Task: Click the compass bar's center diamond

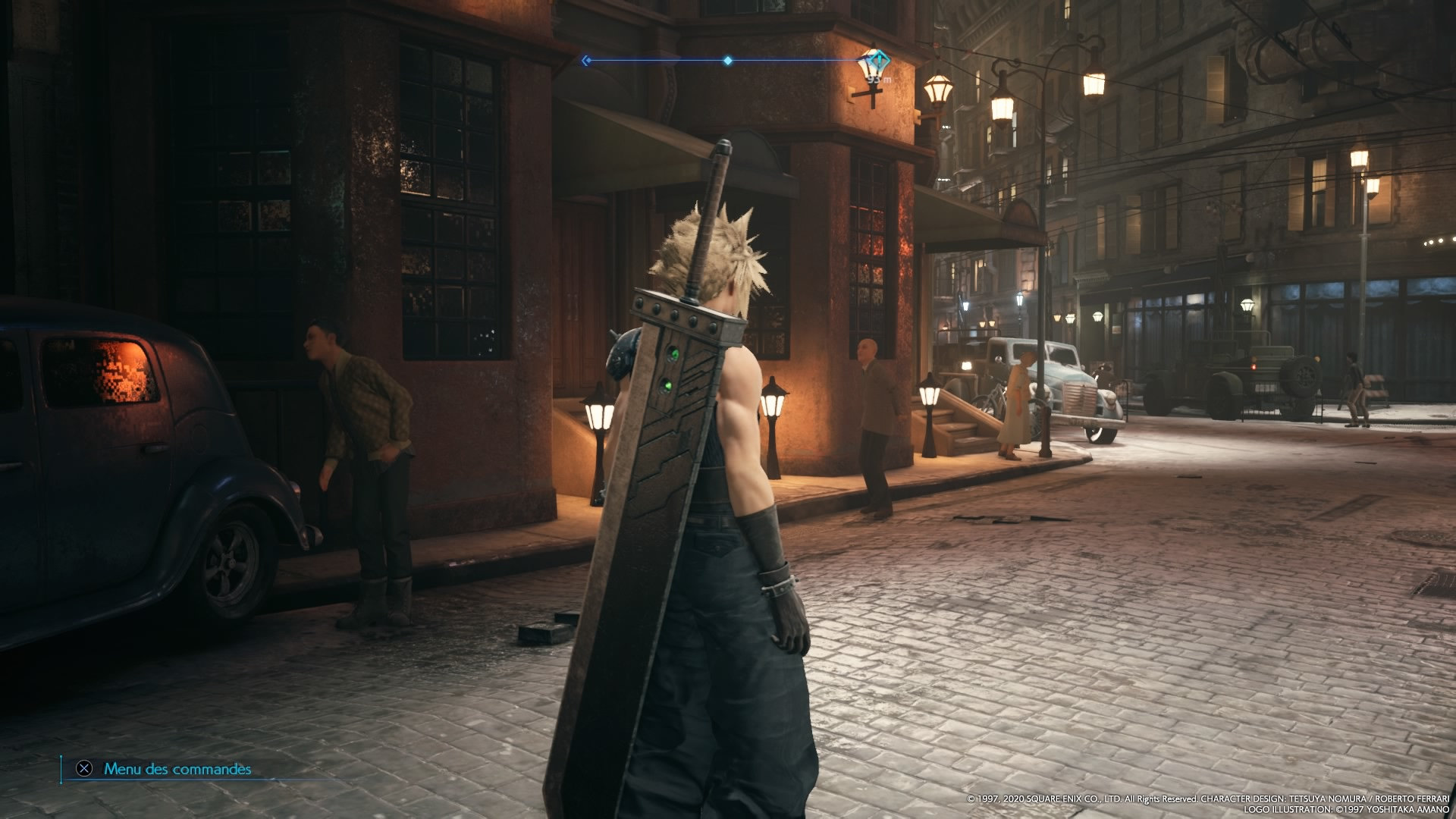Action: click(727, 61)
